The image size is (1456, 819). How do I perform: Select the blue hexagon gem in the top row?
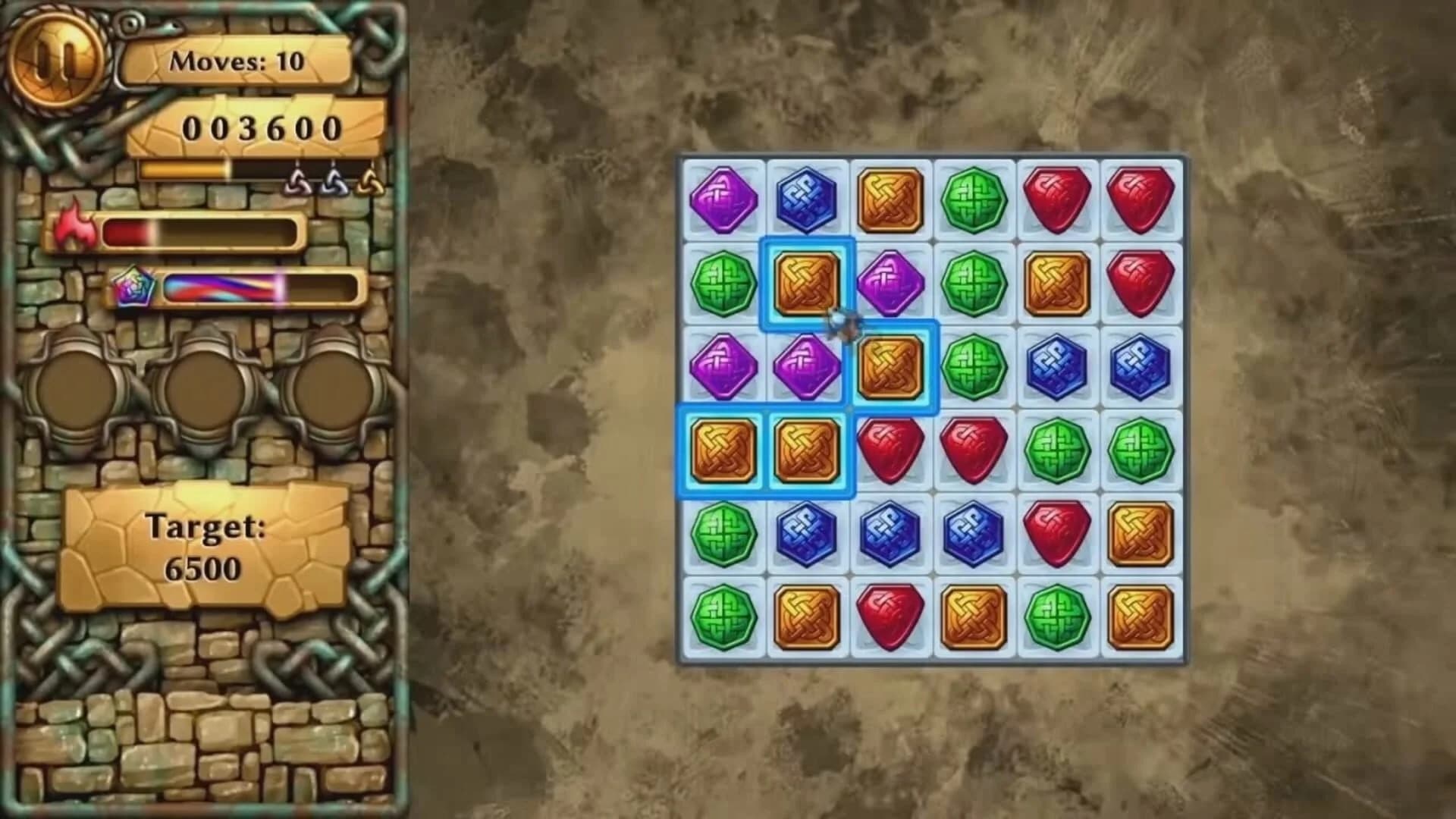pyautogui.click(x=808, y=199)
